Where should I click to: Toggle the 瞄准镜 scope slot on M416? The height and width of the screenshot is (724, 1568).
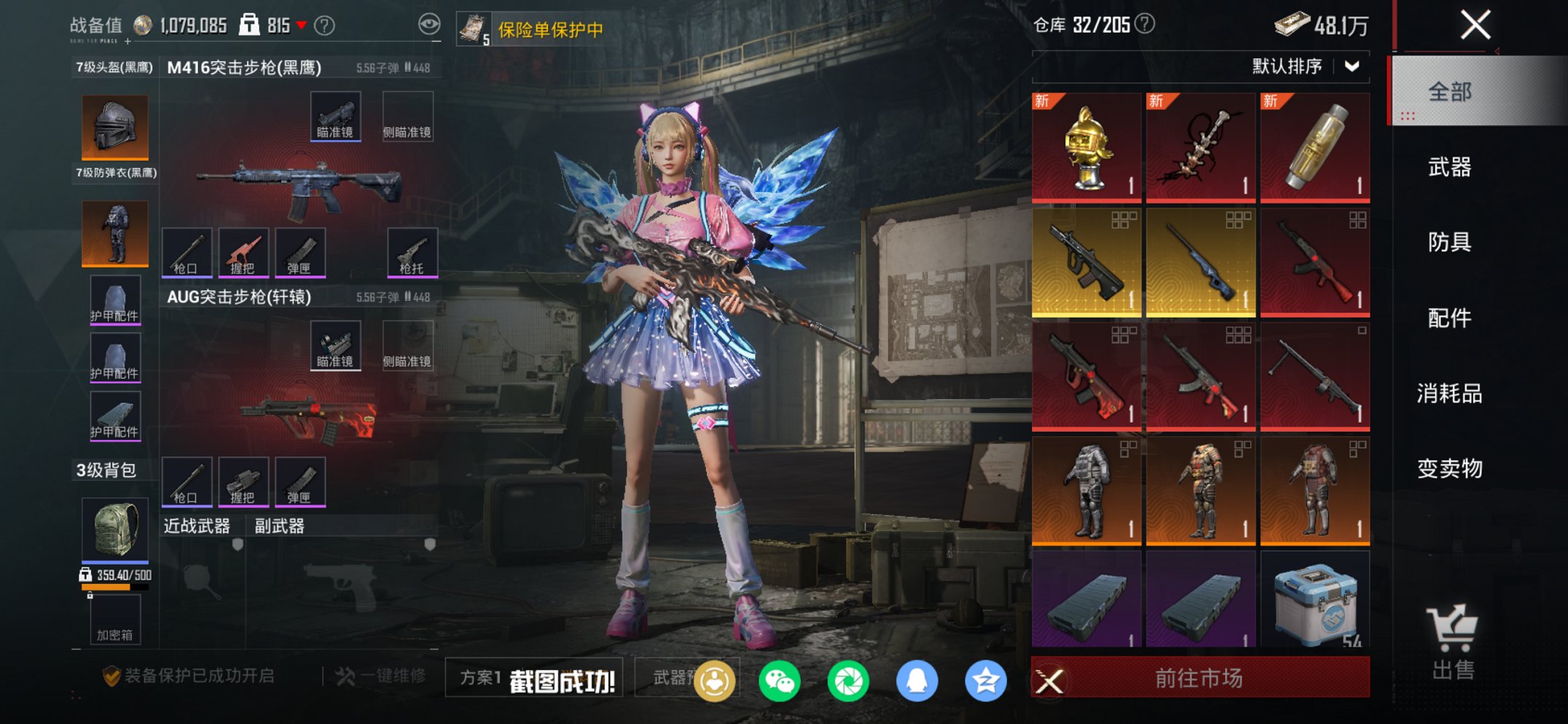(335, 115)
